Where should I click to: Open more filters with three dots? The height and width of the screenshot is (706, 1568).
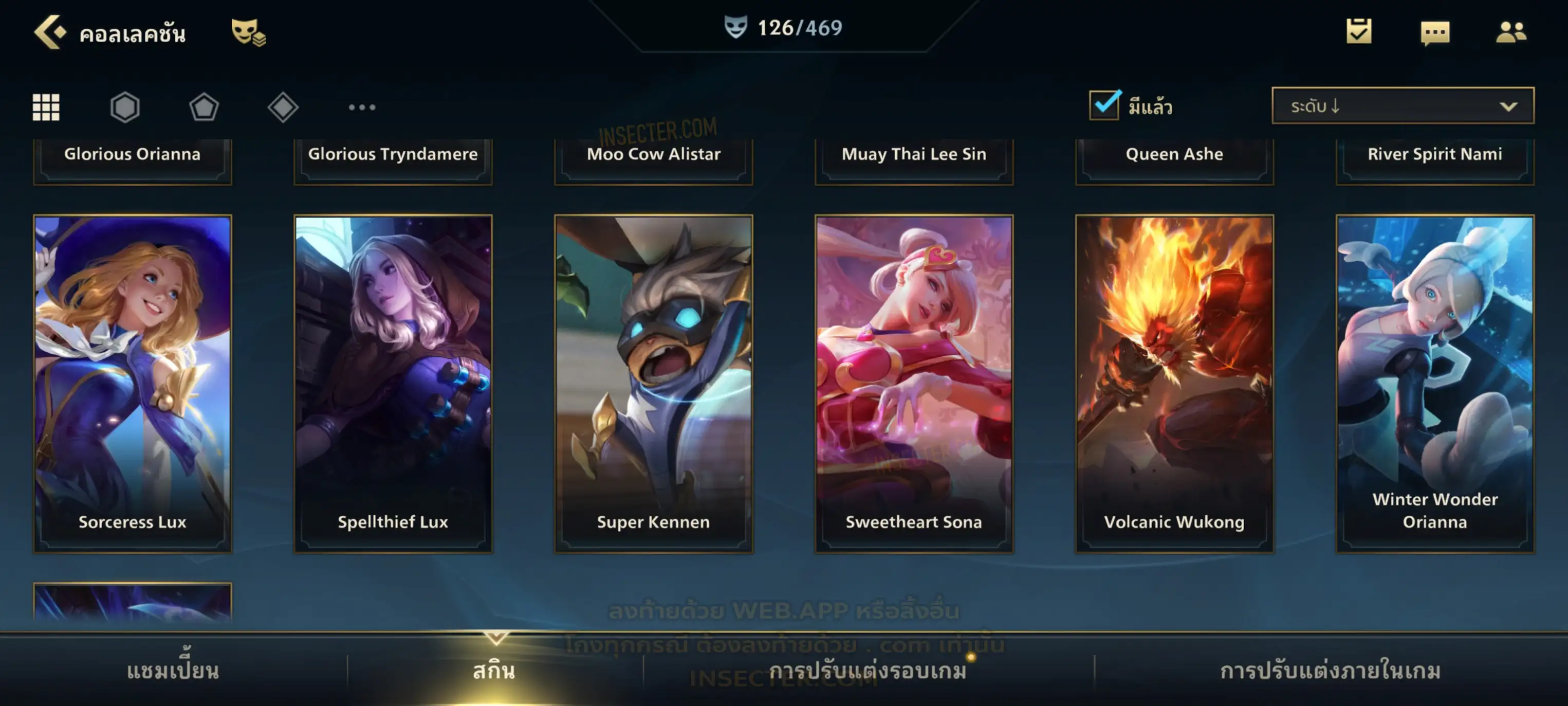coord(362,107)
